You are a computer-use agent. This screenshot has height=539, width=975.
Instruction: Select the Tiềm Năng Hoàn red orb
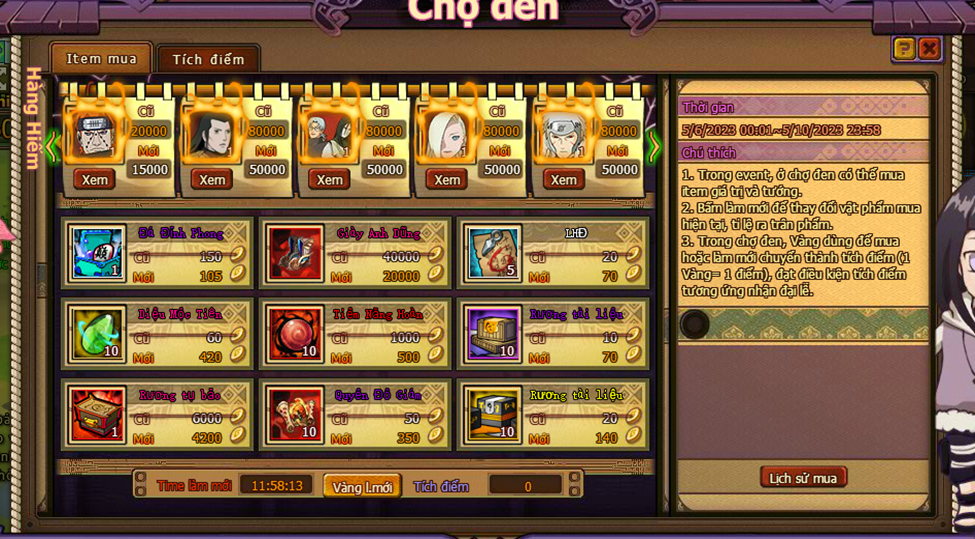pos(296,334)
